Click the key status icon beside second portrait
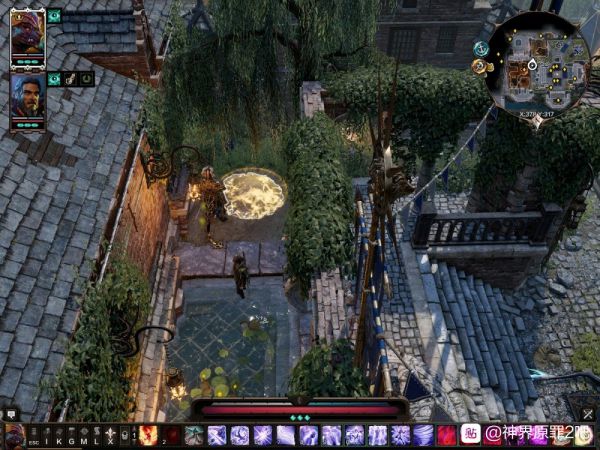The image size is (600, 450). 71,78
